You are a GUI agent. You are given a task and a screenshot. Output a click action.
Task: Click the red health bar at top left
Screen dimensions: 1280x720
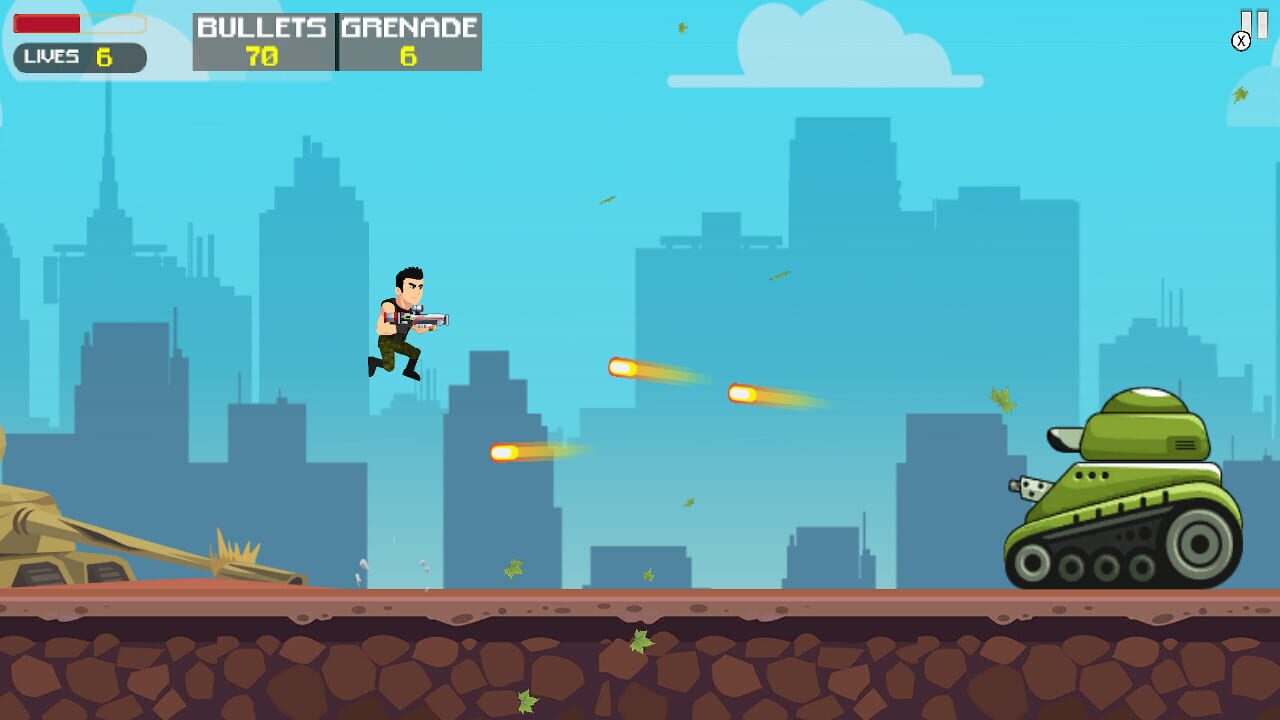(48, 24)
